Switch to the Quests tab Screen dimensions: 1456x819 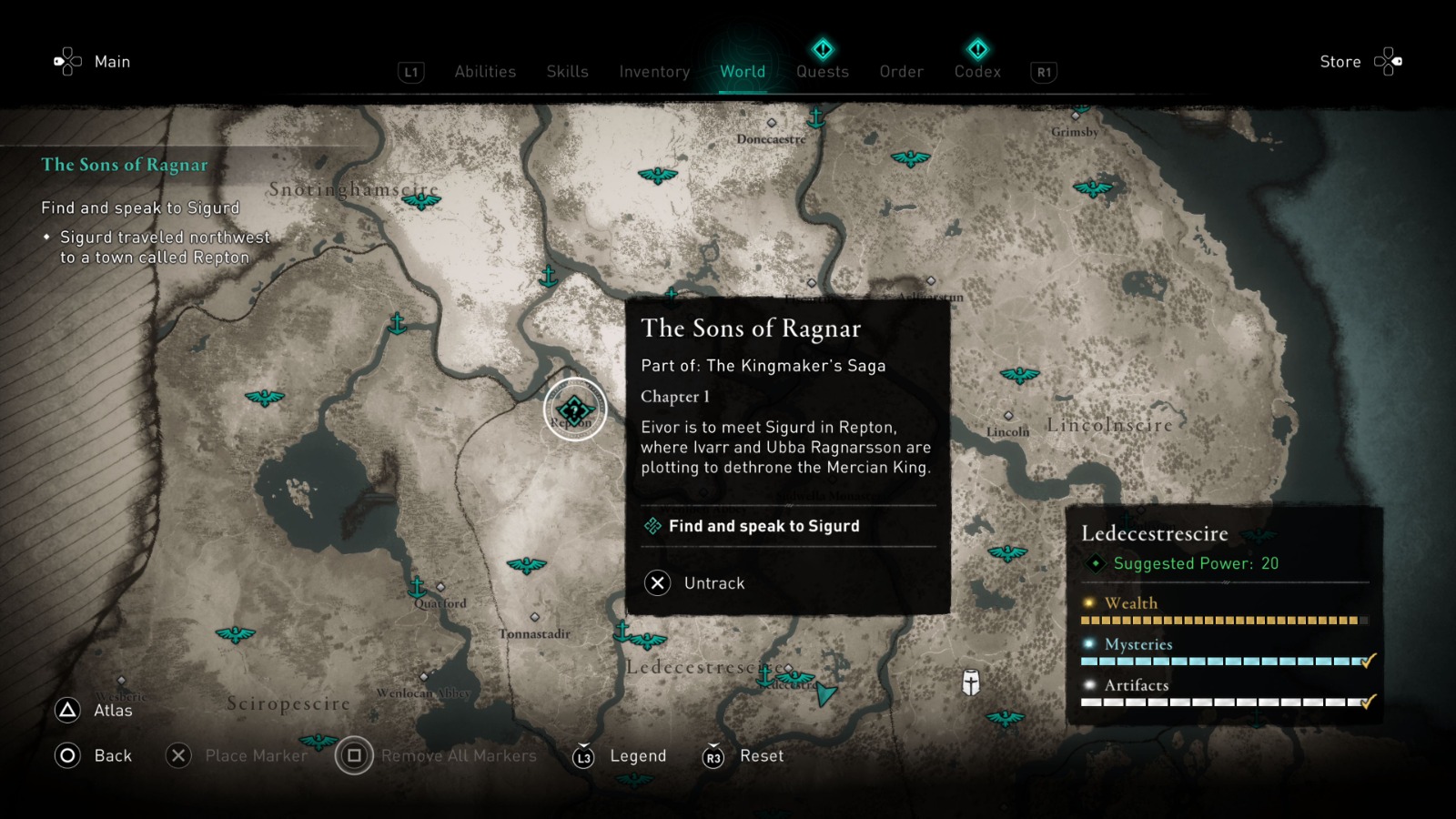(822, 72)
